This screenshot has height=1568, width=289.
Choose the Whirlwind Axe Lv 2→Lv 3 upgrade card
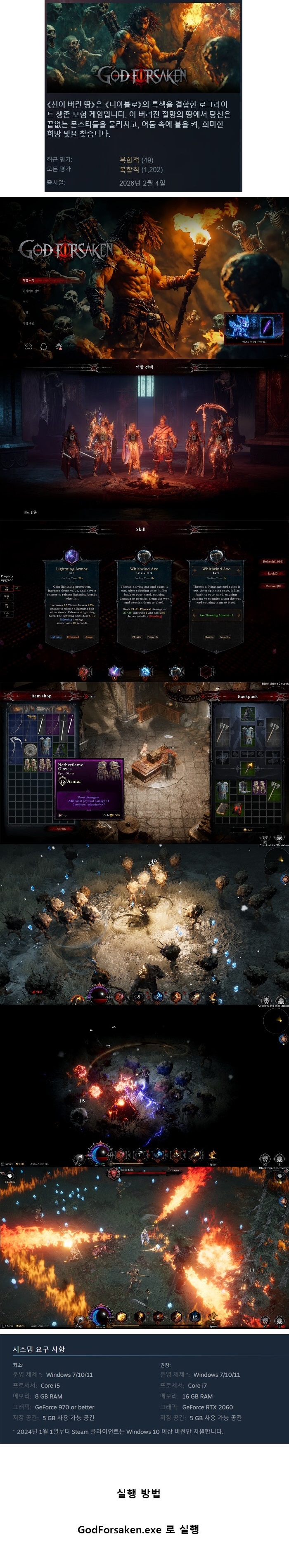[144, 599]
